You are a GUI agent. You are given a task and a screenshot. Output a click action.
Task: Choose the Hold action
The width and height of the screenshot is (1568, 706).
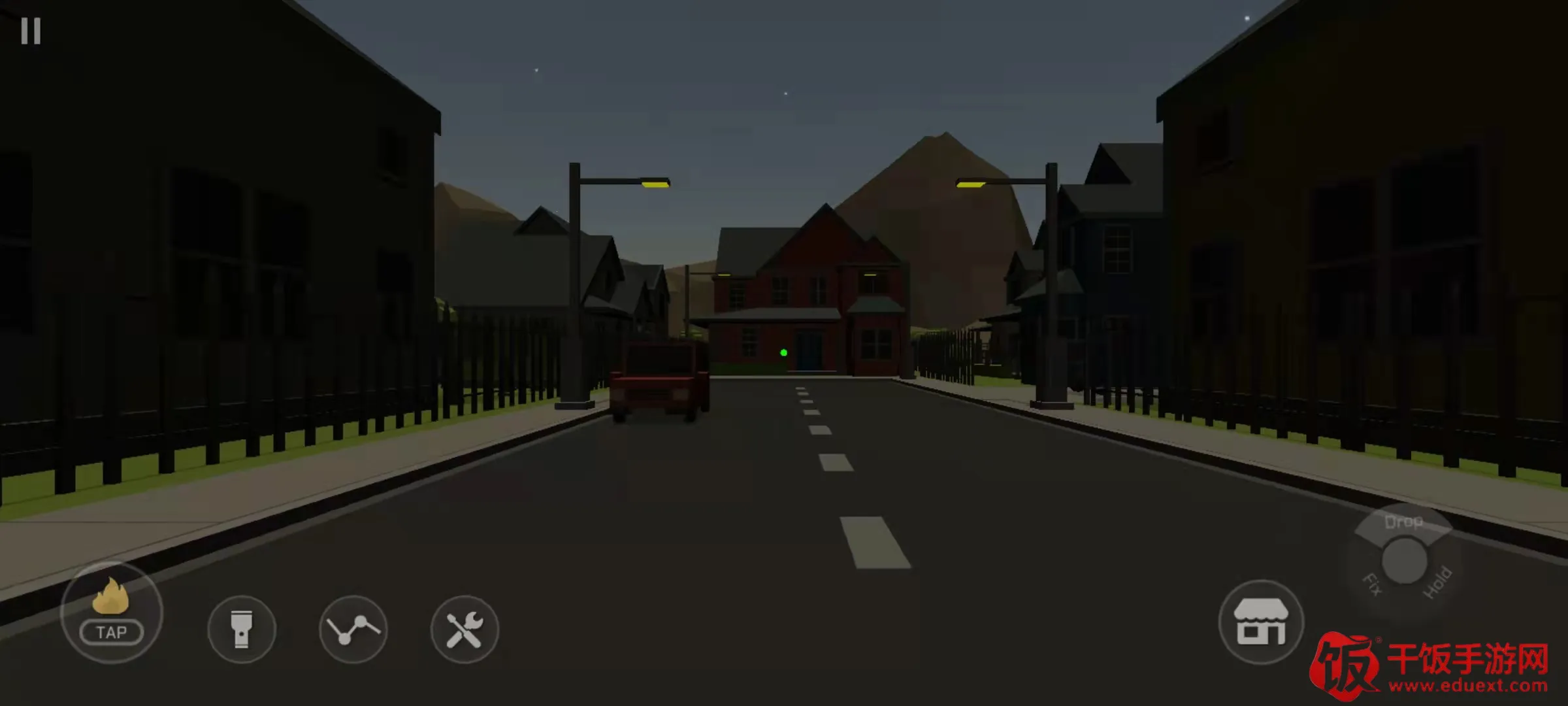(1437, 582)
